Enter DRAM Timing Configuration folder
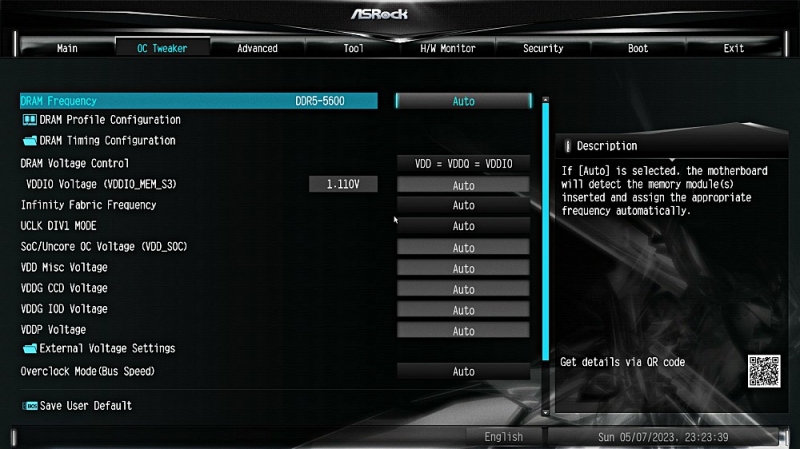 point(107,141)
